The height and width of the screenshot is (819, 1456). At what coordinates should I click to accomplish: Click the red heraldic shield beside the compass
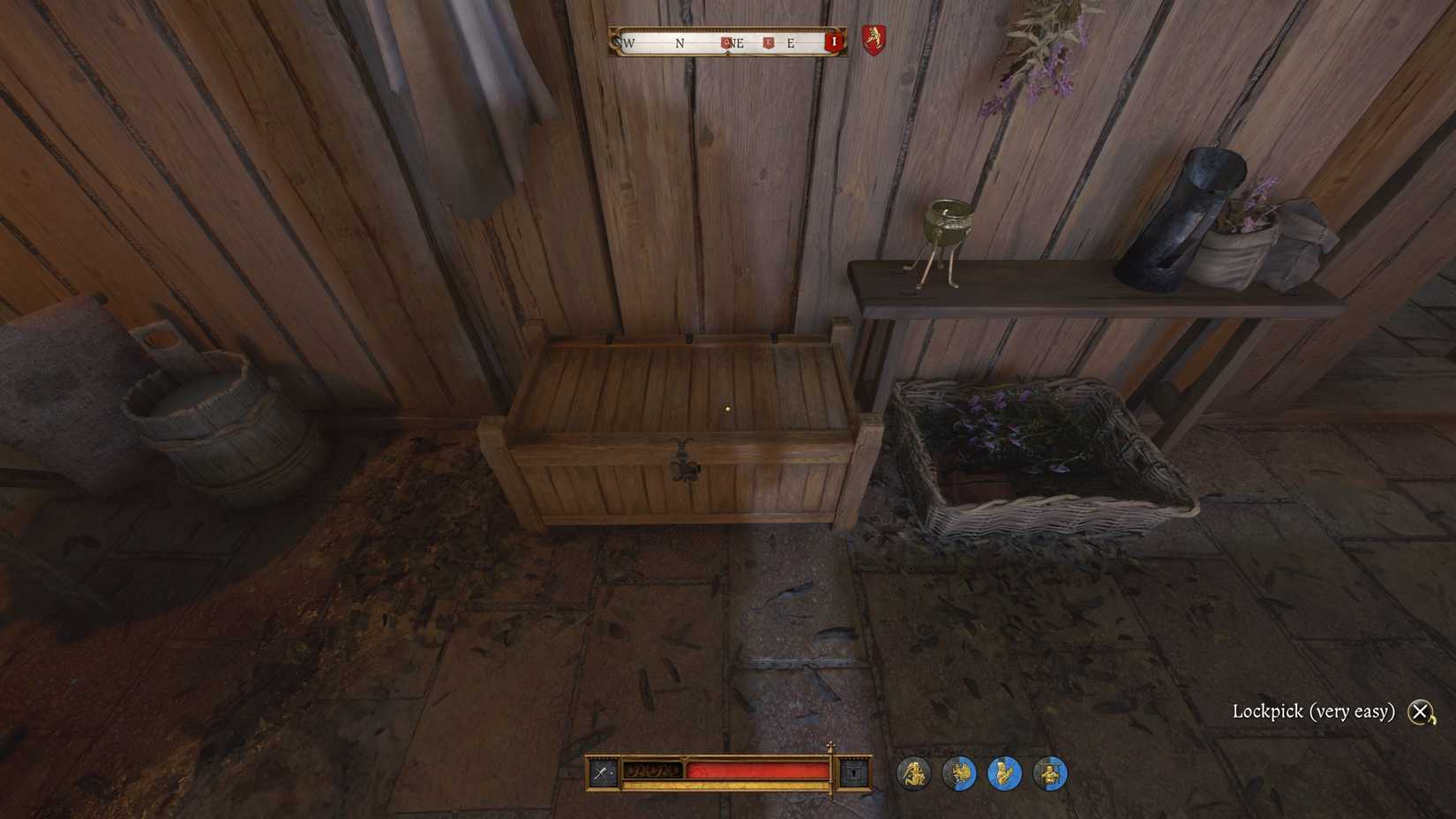click(874, 41)
